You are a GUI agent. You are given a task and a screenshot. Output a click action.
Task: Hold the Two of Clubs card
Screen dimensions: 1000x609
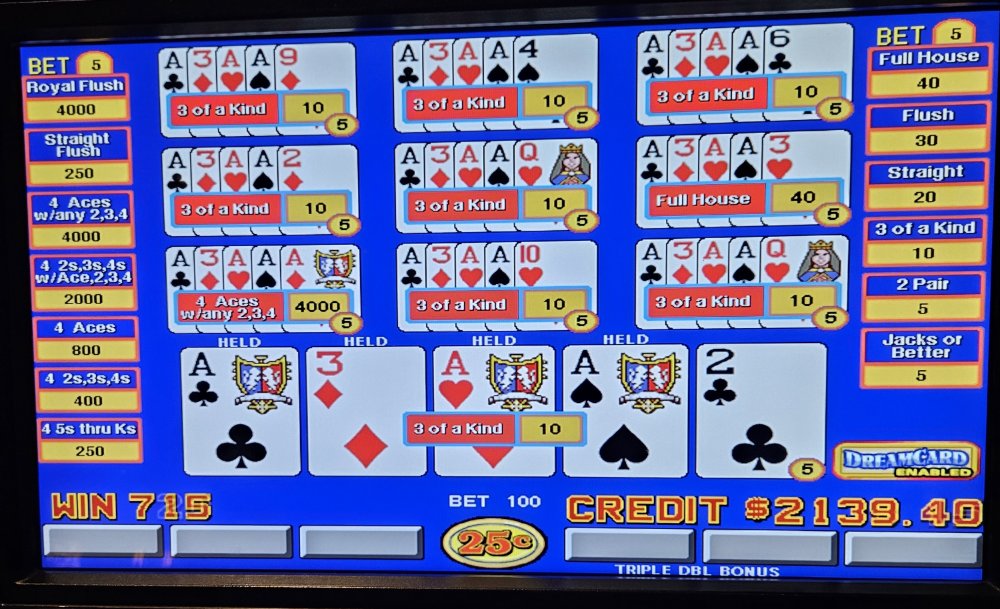pyautogui.click(x=760, y=411)
